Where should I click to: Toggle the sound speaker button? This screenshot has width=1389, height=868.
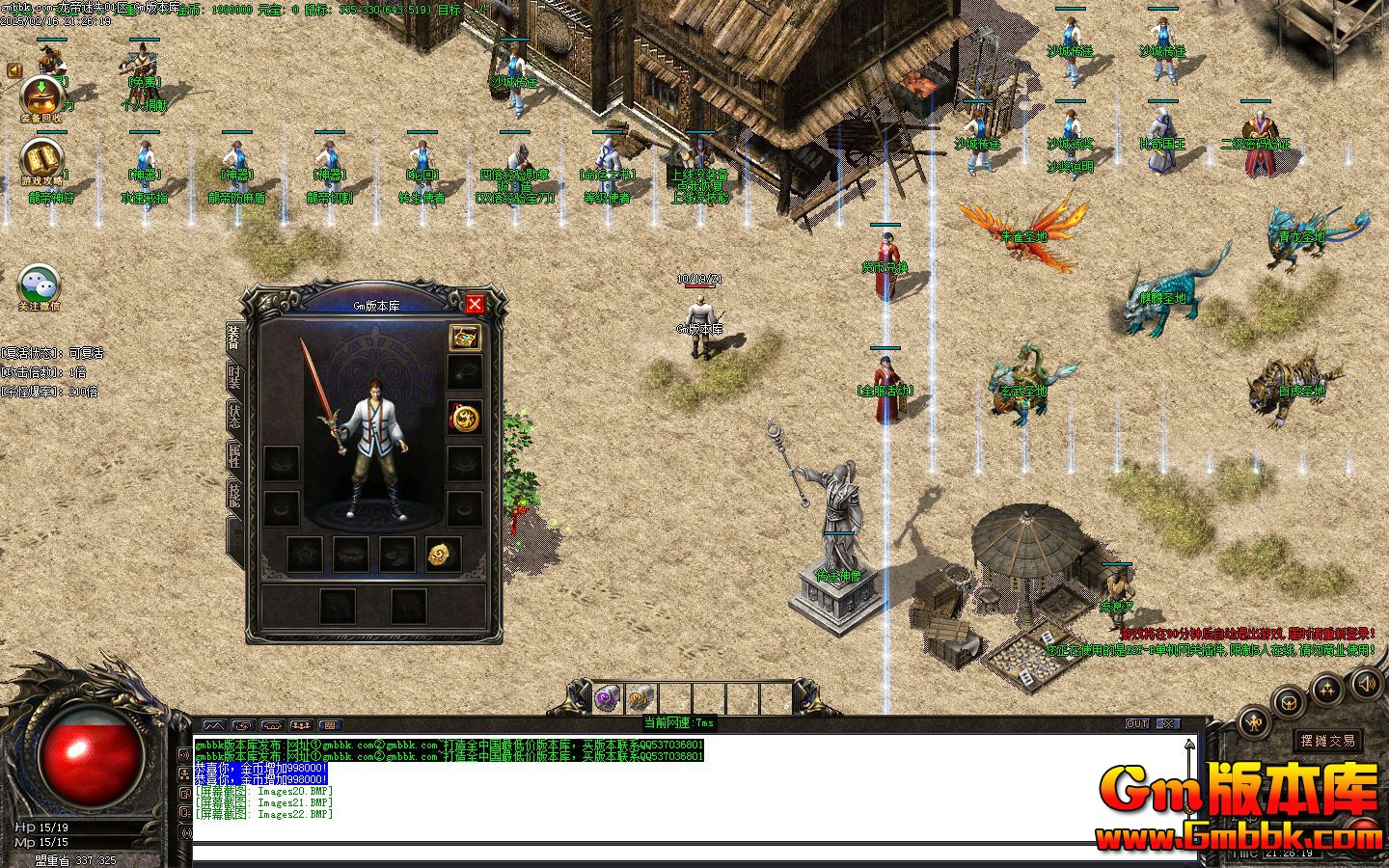[x=1366, y=684]
